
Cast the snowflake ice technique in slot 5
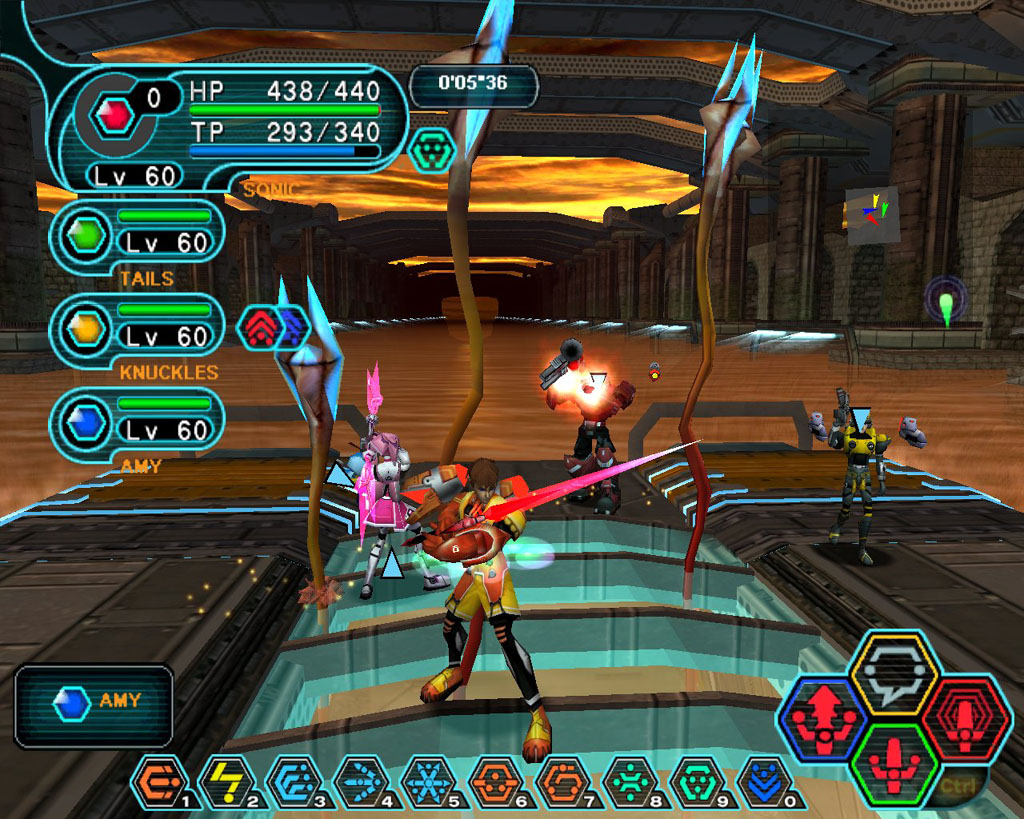click(428, 781)
